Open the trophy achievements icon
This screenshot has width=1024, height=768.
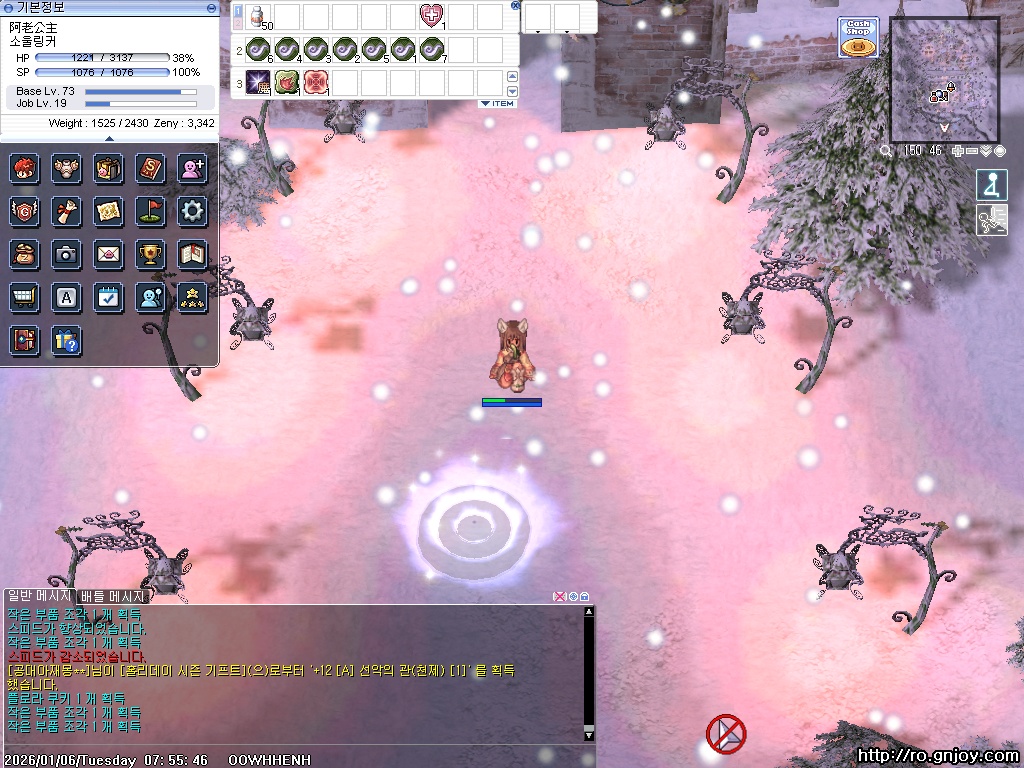click(x=150, y=254)
